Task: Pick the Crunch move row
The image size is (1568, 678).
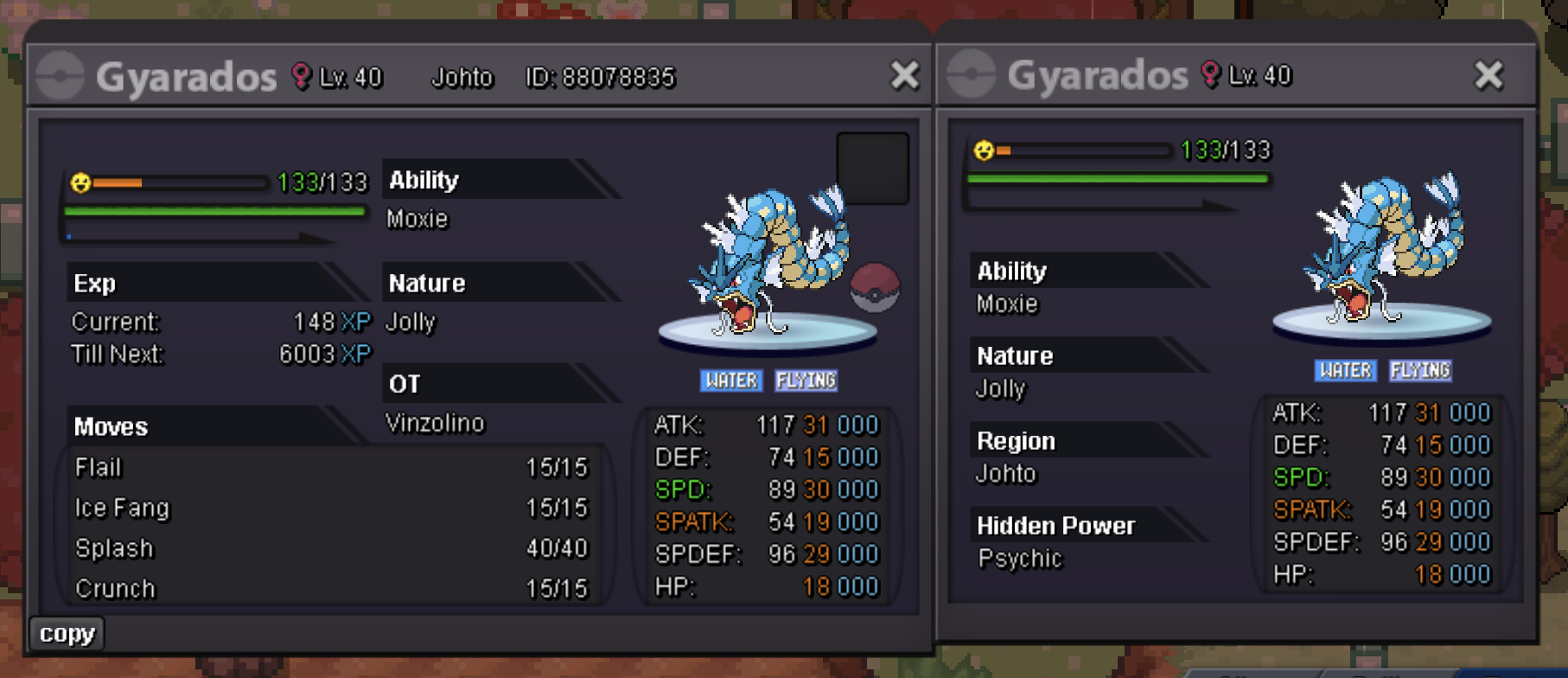Action: coord(331,589)
